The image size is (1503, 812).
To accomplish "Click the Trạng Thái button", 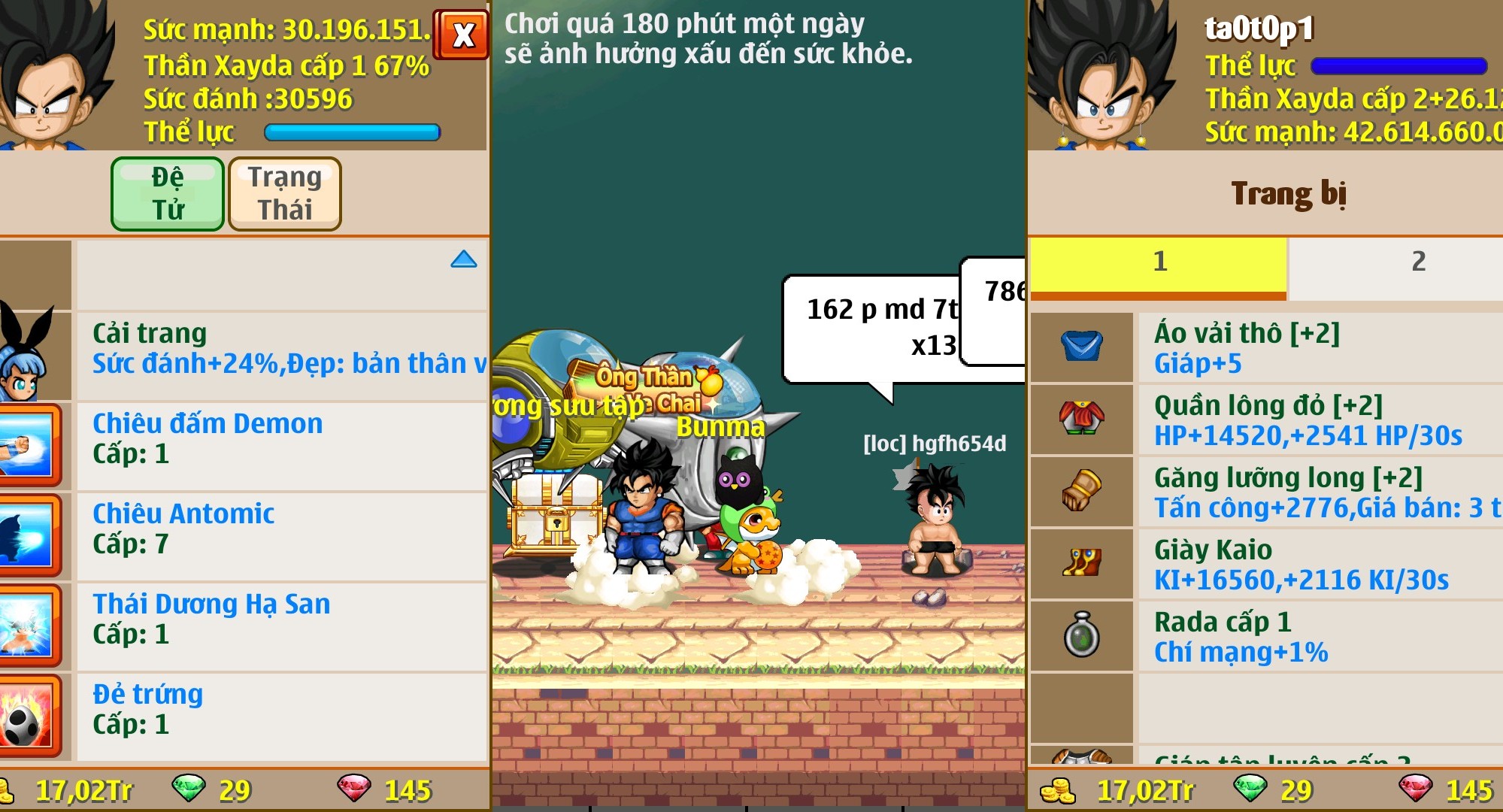I will (285, 193).
